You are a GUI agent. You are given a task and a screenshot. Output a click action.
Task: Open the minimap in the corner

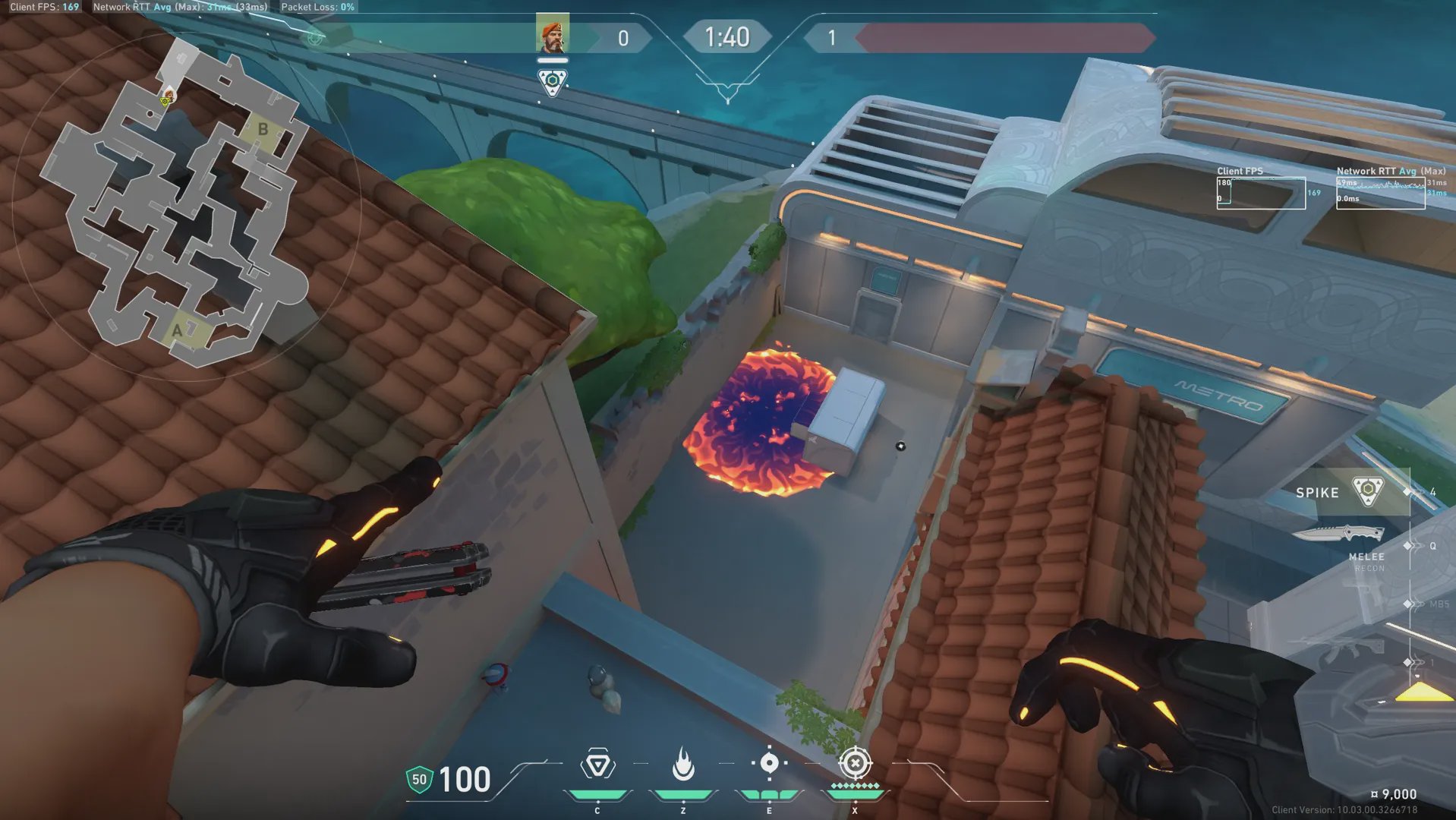tap(182, 205)
